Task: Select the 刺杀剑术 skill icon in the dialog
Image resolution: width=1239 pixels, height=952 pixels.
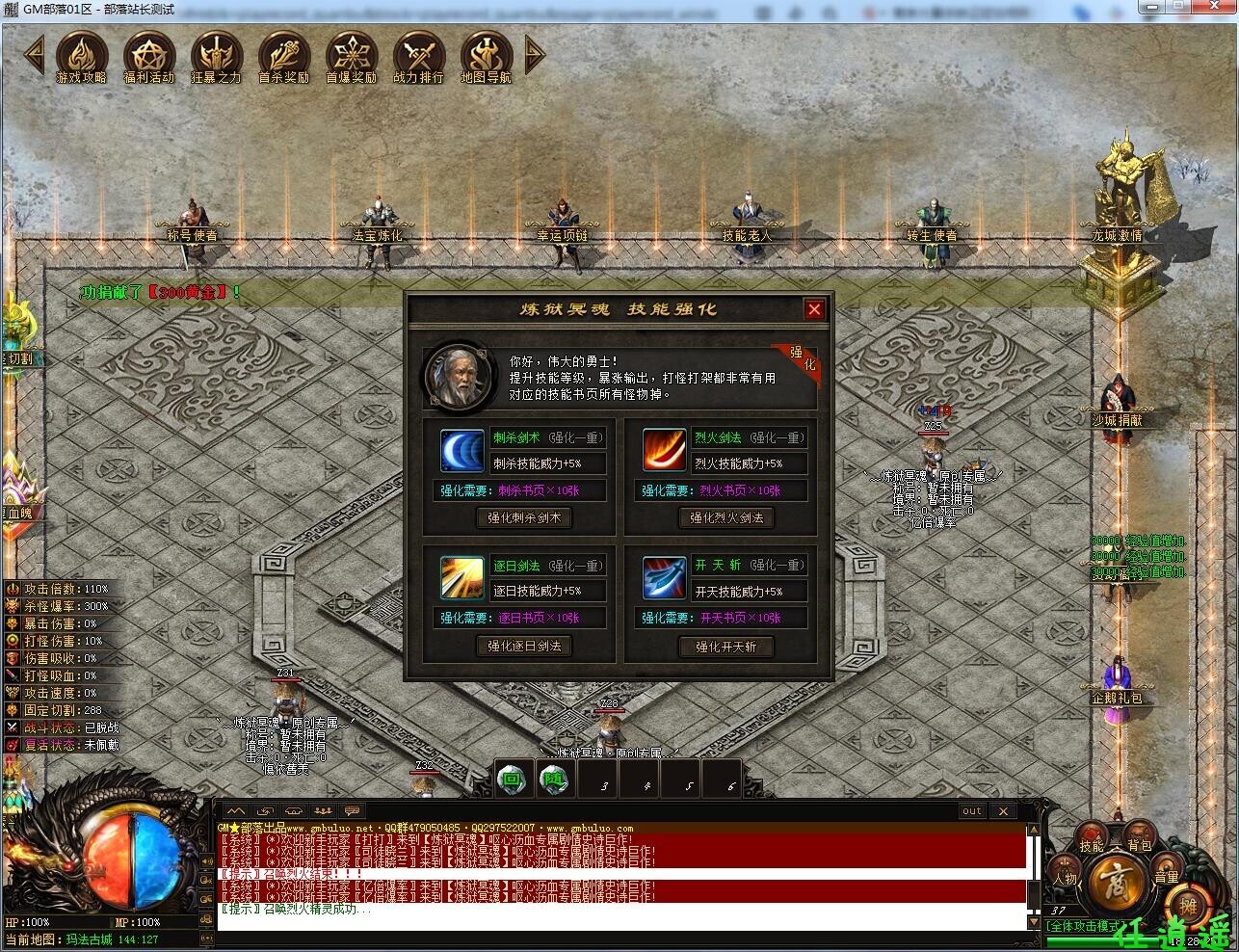Action: pos(461,450)
